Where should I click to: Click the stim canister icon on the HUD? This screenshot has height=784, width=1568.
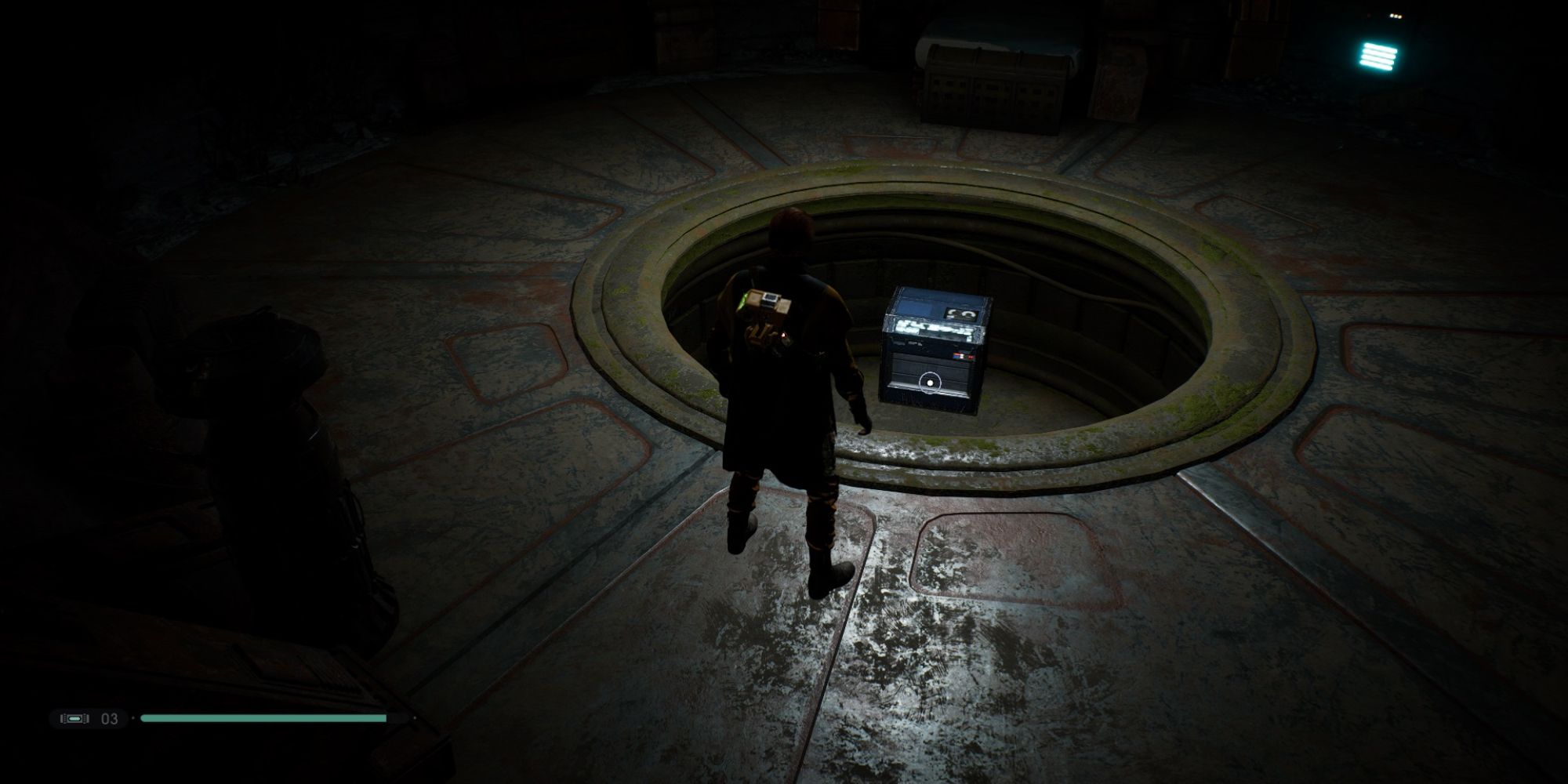[x=75, y=717]
